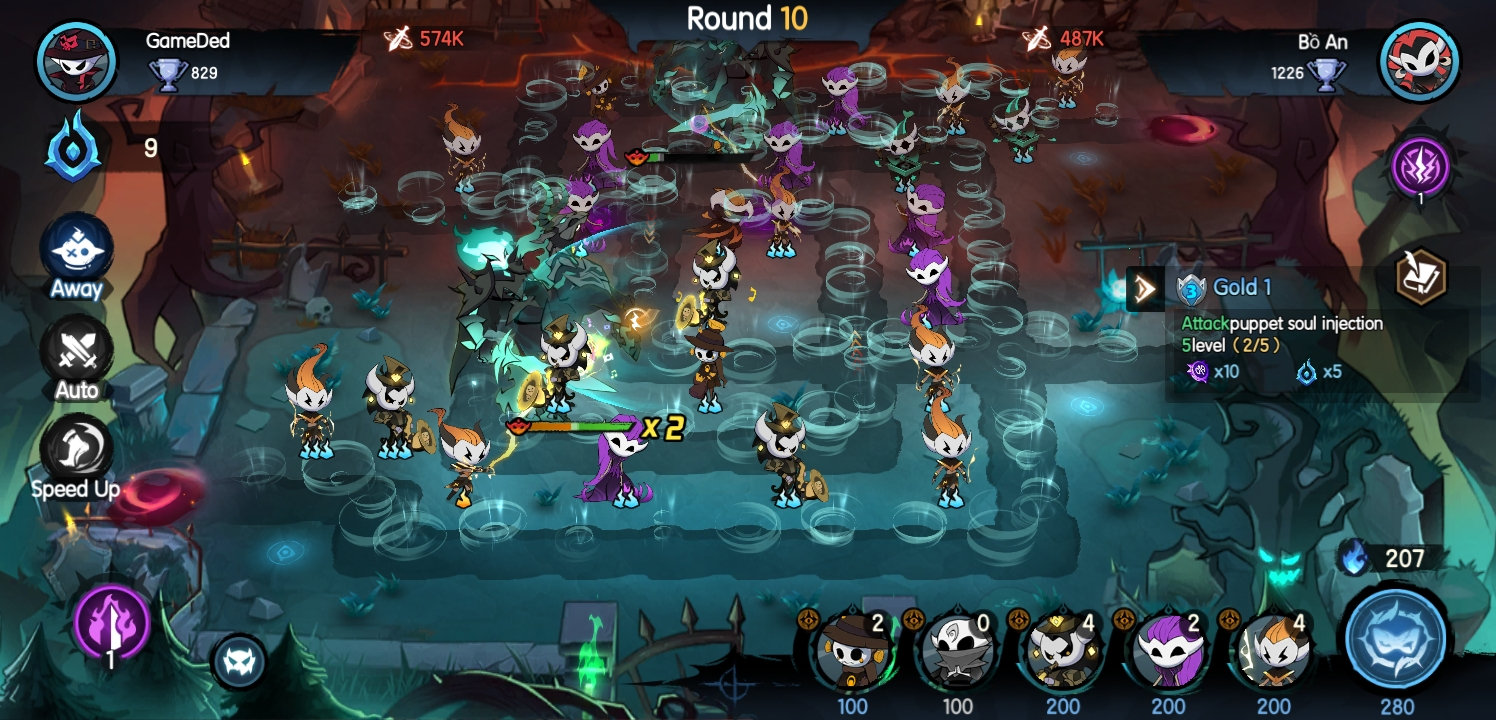Screen dimensions: 1496x720
Task: Click the purple lightning emblem on the right
Action: [x=1422, y=168]
